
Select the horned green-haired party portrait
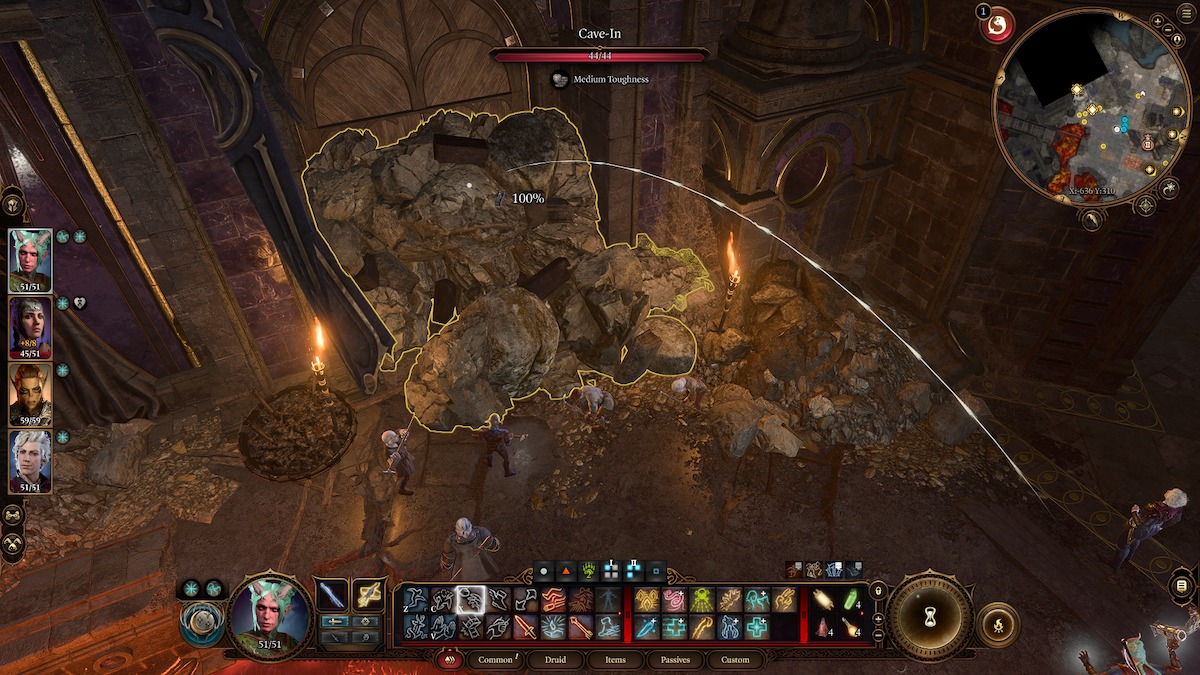[x=31, y=261]
